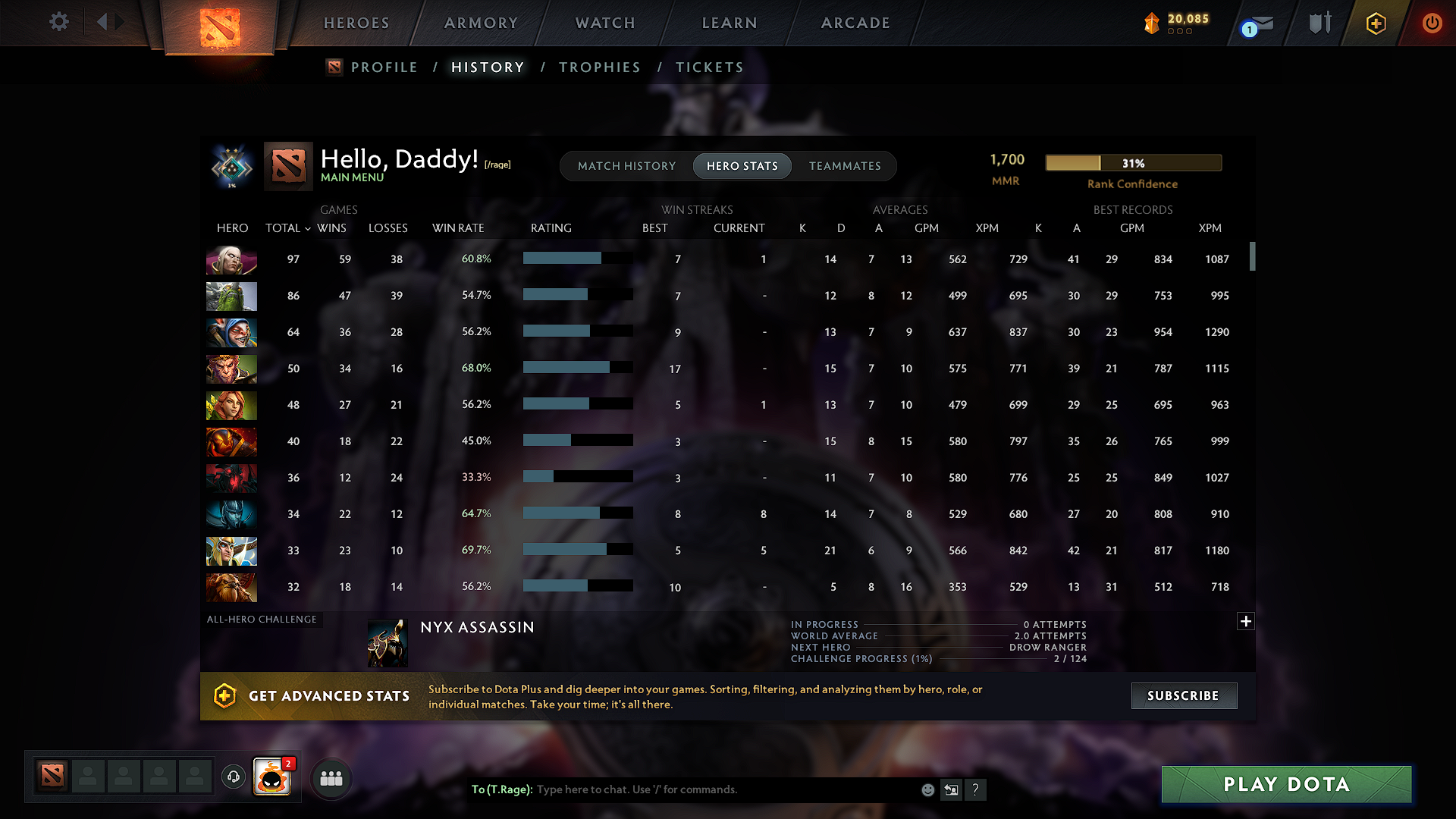This screenshot has width=1456, height=819.
Task: Click the SUBSCRIBE button
Action: click(1183, 695)
